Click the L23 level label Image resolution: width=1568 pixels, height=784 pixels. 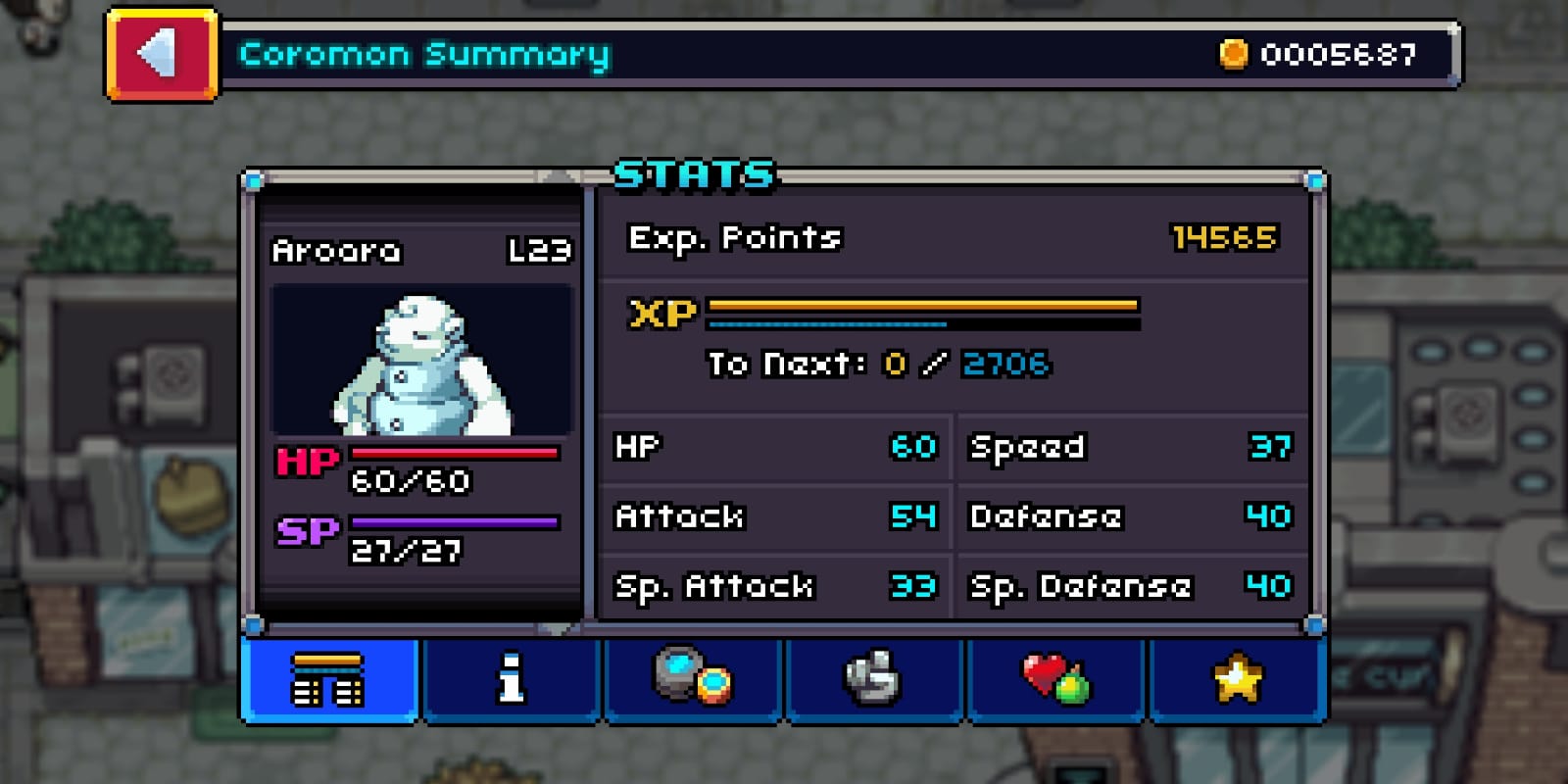point(540,252)
